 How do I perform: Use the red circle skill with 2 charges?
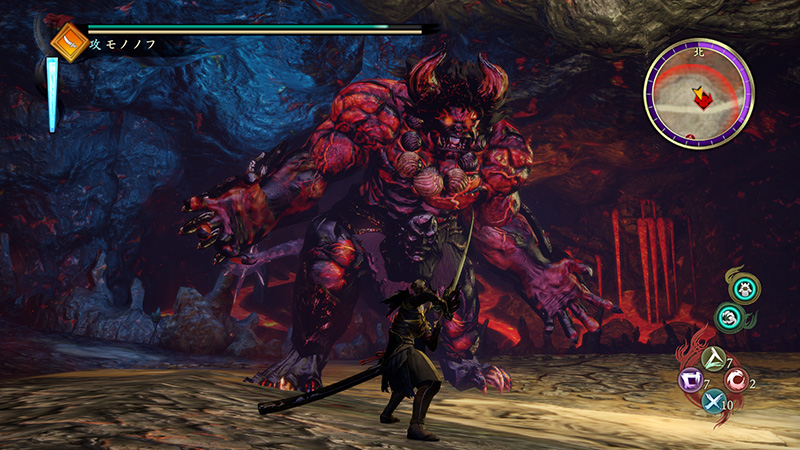coord(737,381)
